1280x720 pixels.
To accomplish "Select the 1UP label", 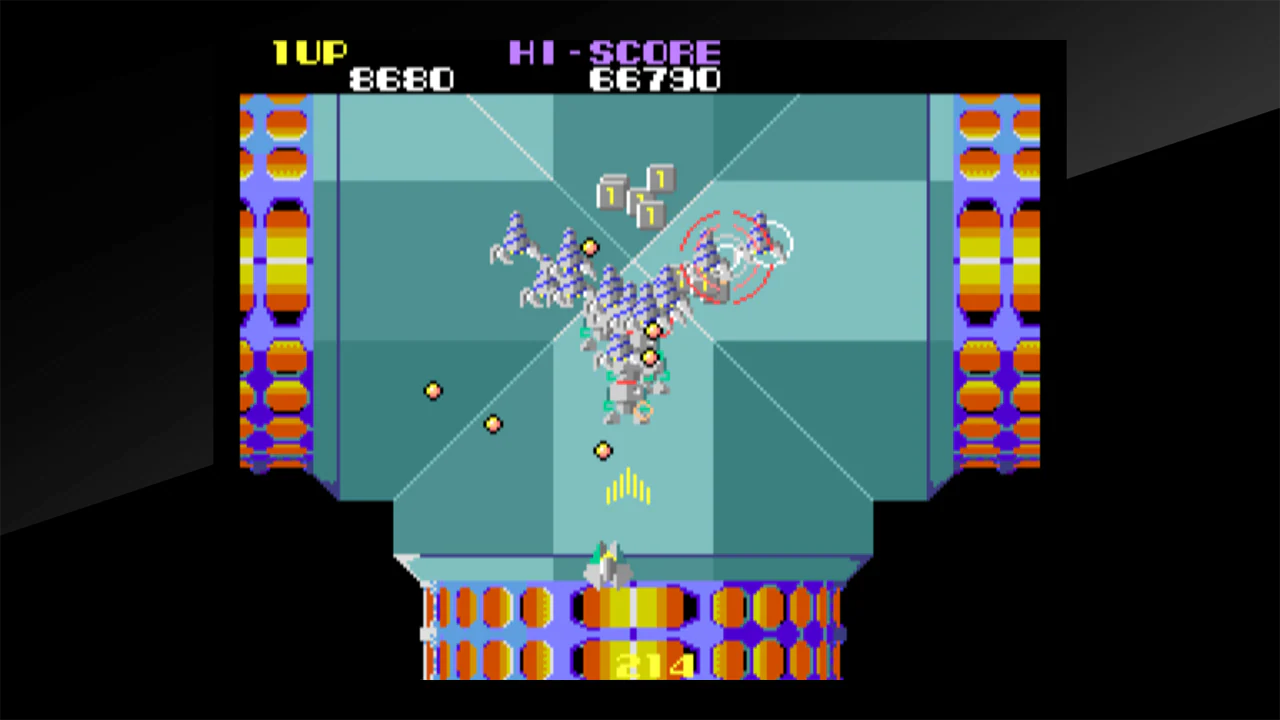I will (x=310, y=53).
